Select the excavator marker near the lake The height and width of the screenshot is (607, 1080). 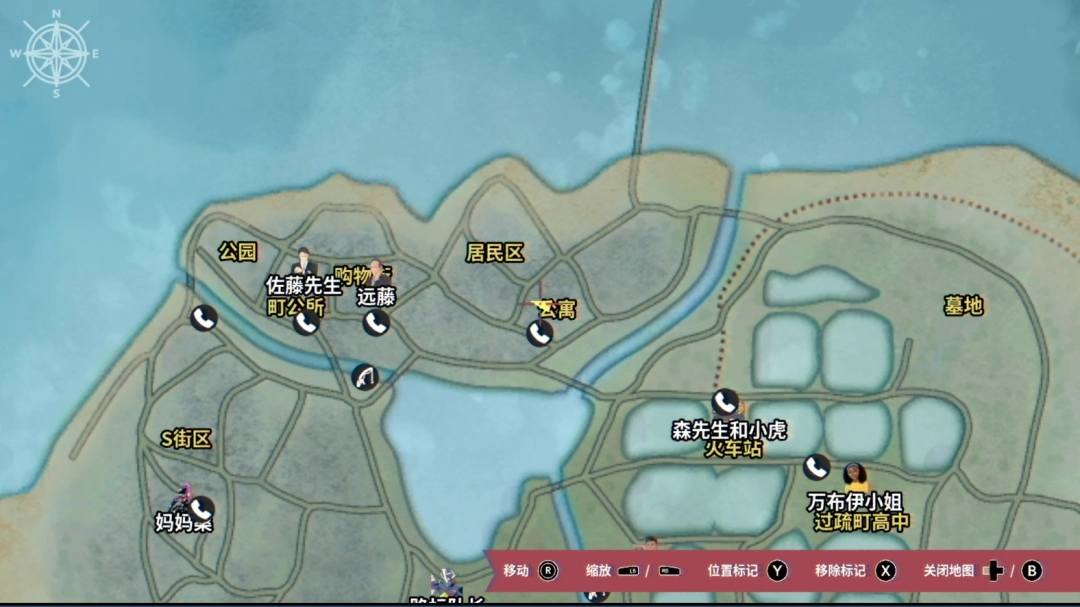click(365, 378)
